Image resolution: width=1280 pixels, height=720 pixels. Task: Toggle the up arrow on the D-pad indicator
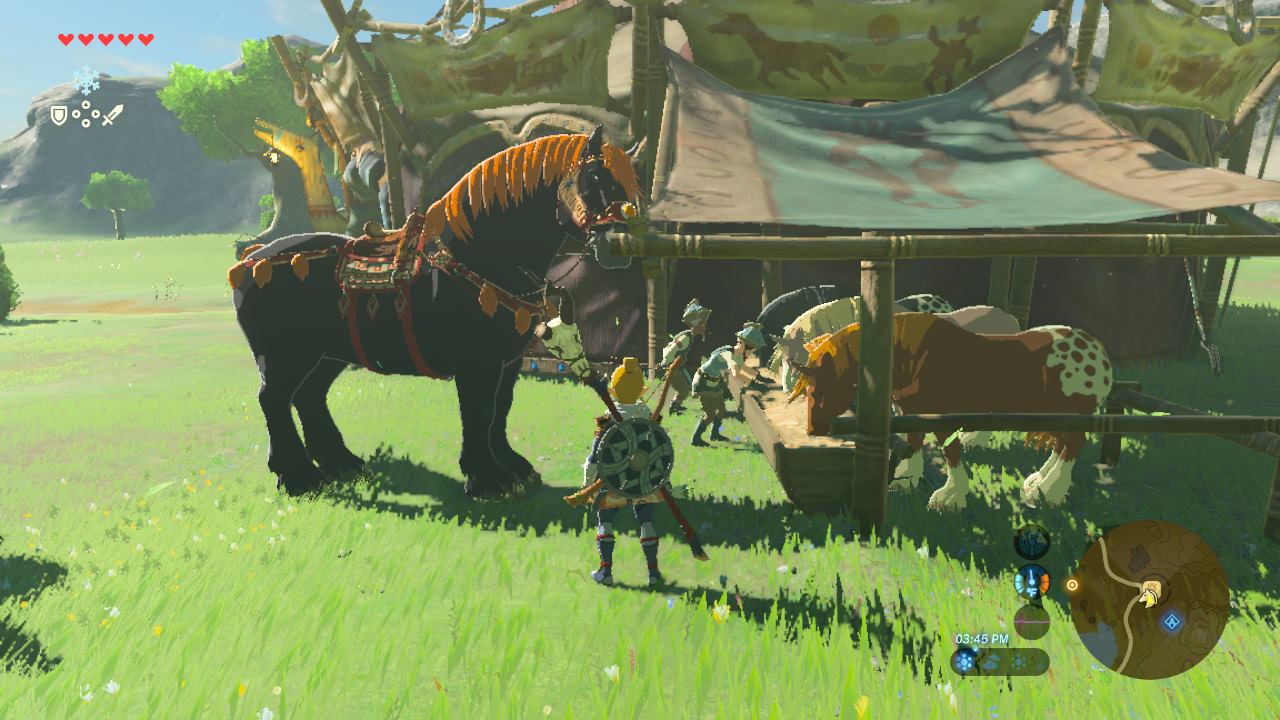tap(86, 104)
